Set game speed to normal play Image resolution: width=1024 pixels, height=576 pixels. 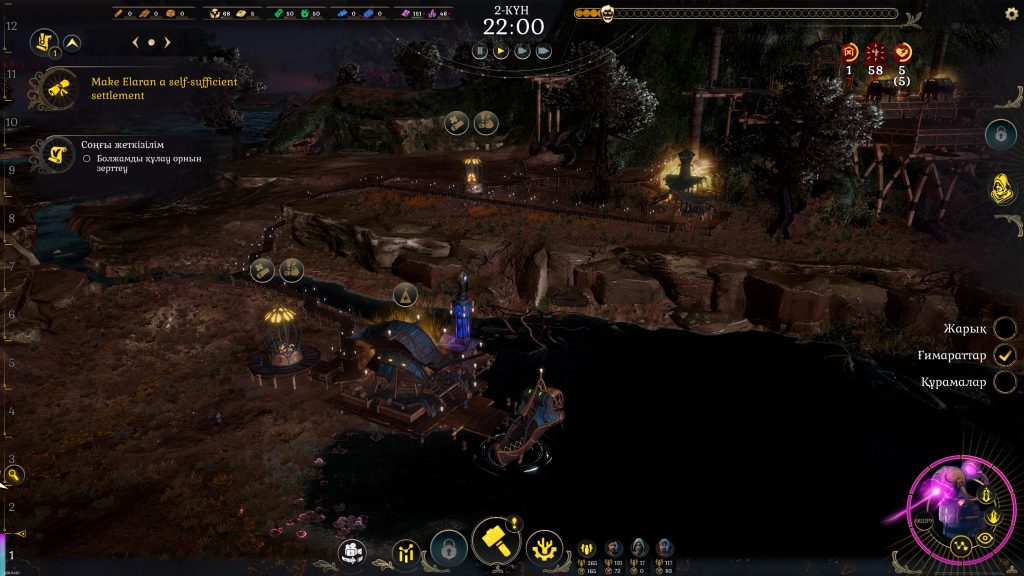point(501,50)
